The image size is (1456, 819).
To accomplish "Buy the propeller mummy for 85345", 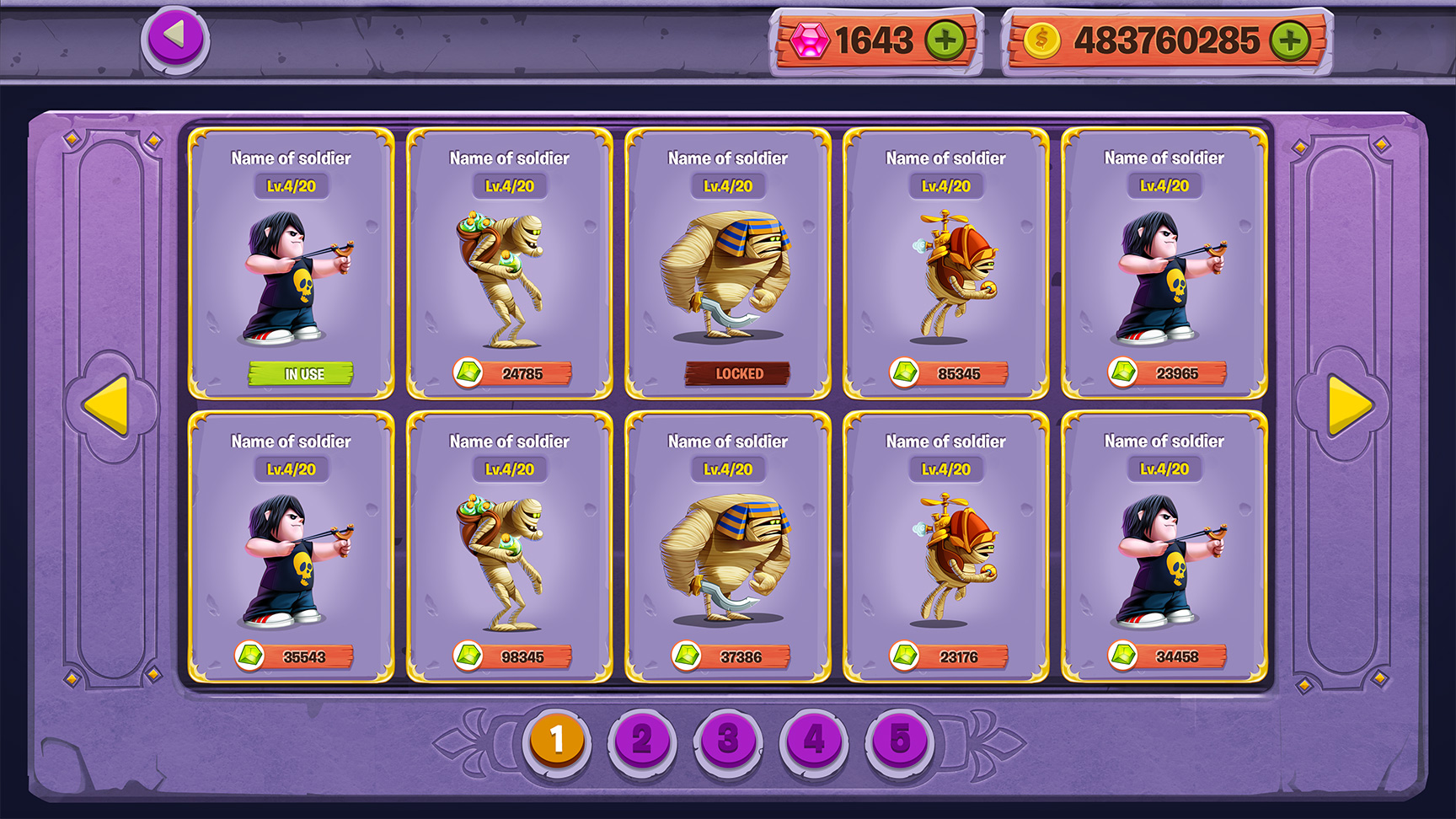I will tap(949, 372).
